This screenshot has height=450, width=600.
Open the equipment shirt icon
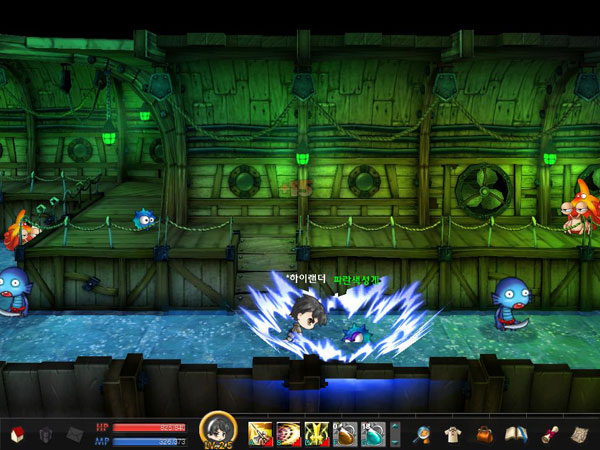pos(452,434)
